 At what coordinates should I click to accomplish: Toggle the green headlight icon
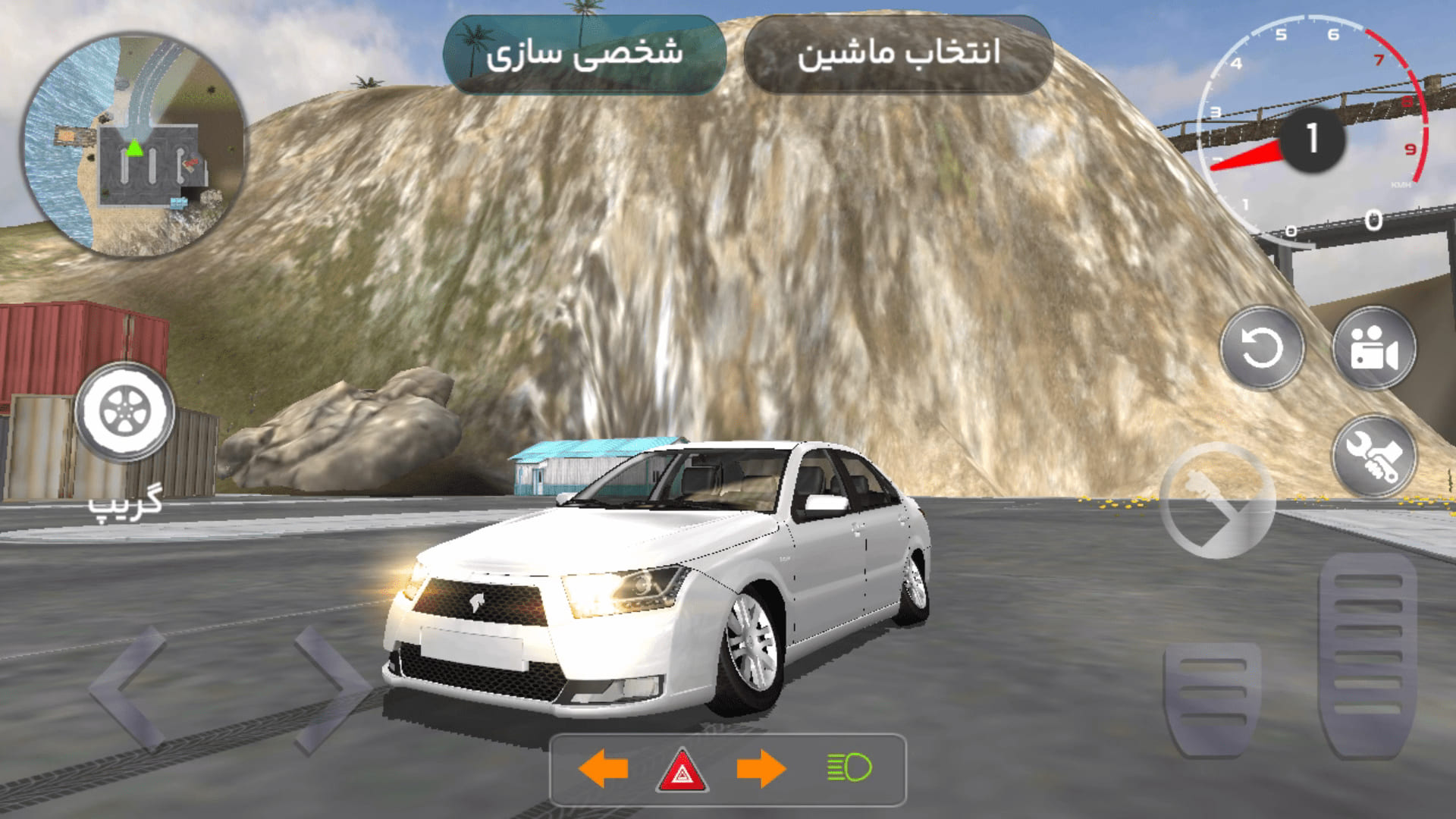(849, 767)
